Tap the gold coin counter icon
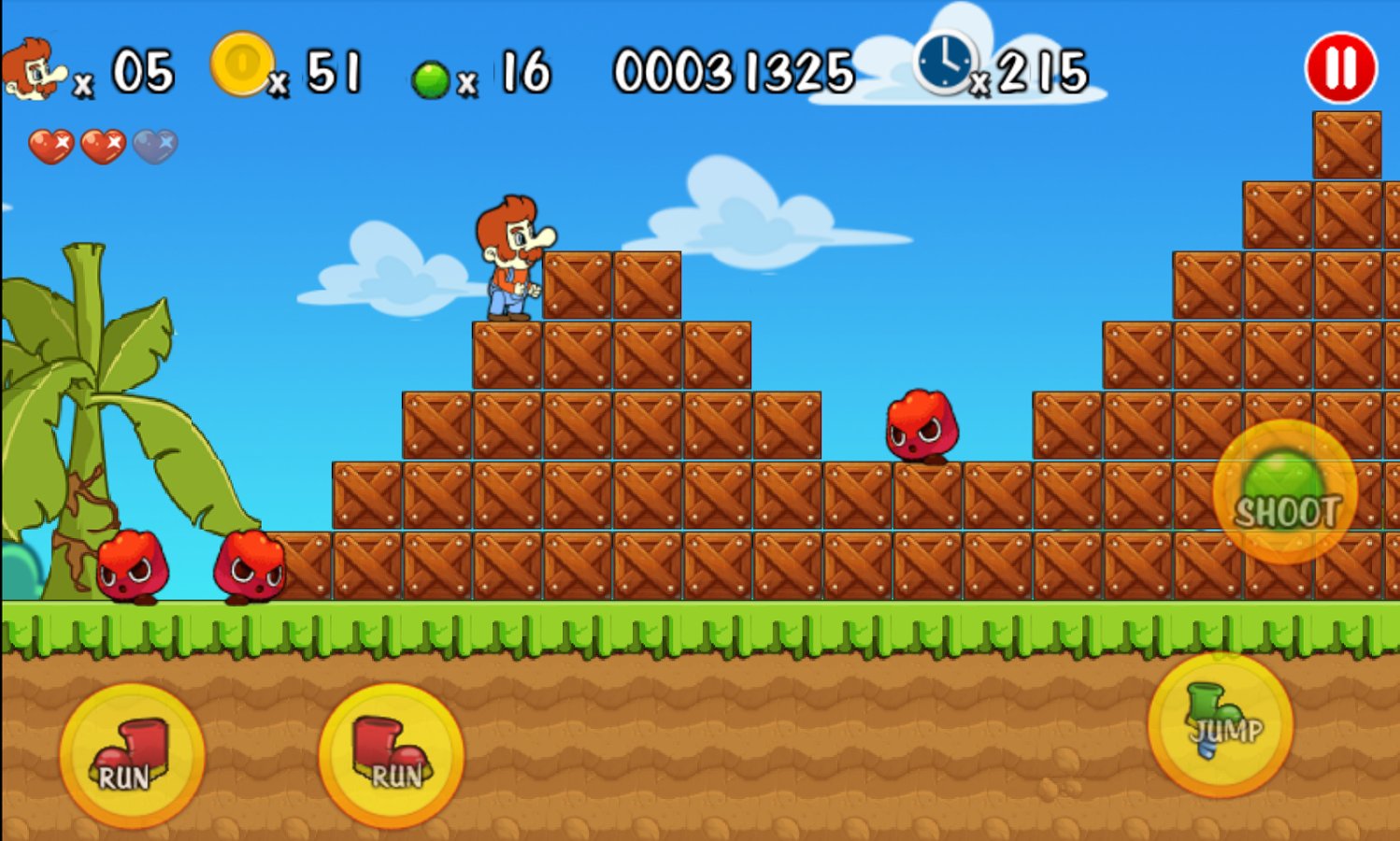Viewport: 1400px width, 841px height. pos(241,64)
